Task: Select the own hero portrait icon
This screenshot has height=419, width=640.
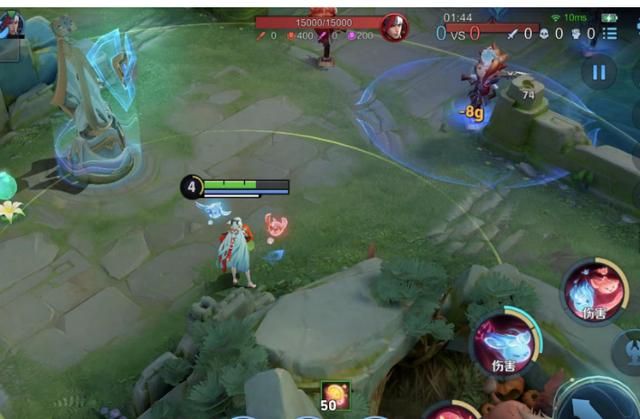Action: click(11, 24)
